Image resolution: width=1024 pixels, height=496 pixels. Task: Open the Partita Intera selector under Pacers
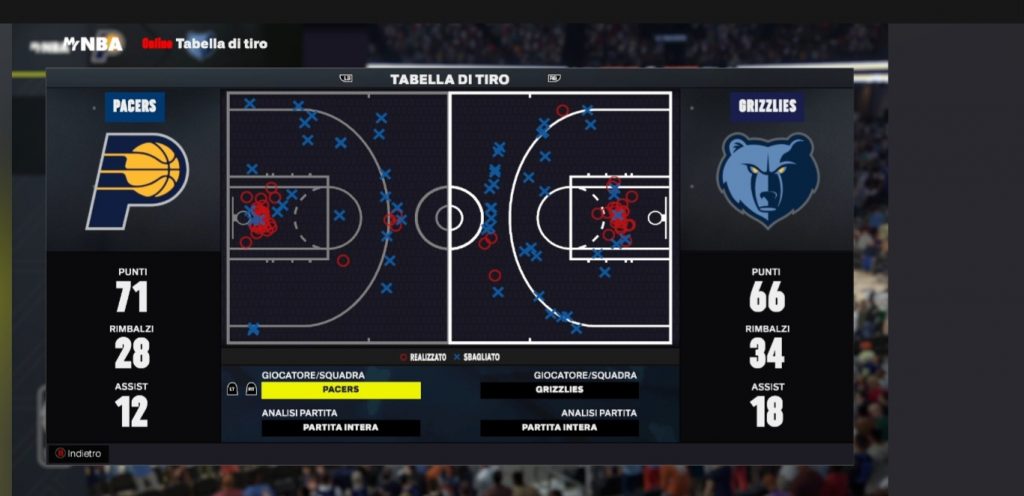click(x=341, y=427)
